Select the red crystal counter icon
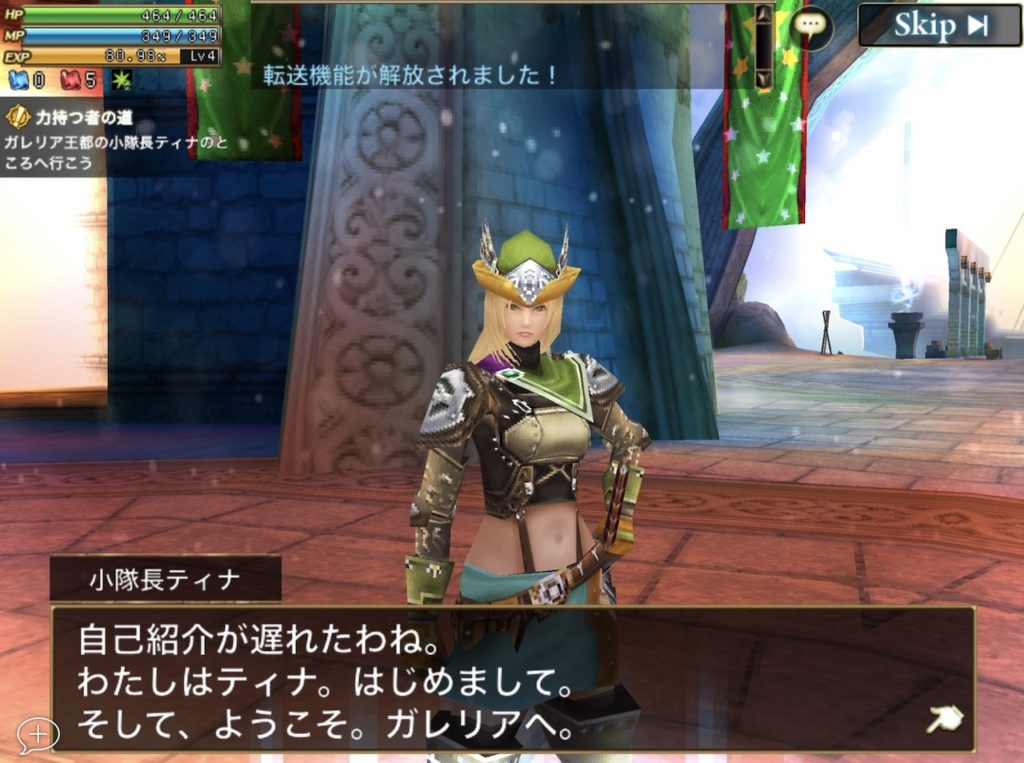Viewport: 1024px width, 763px height. click(71, 80)
